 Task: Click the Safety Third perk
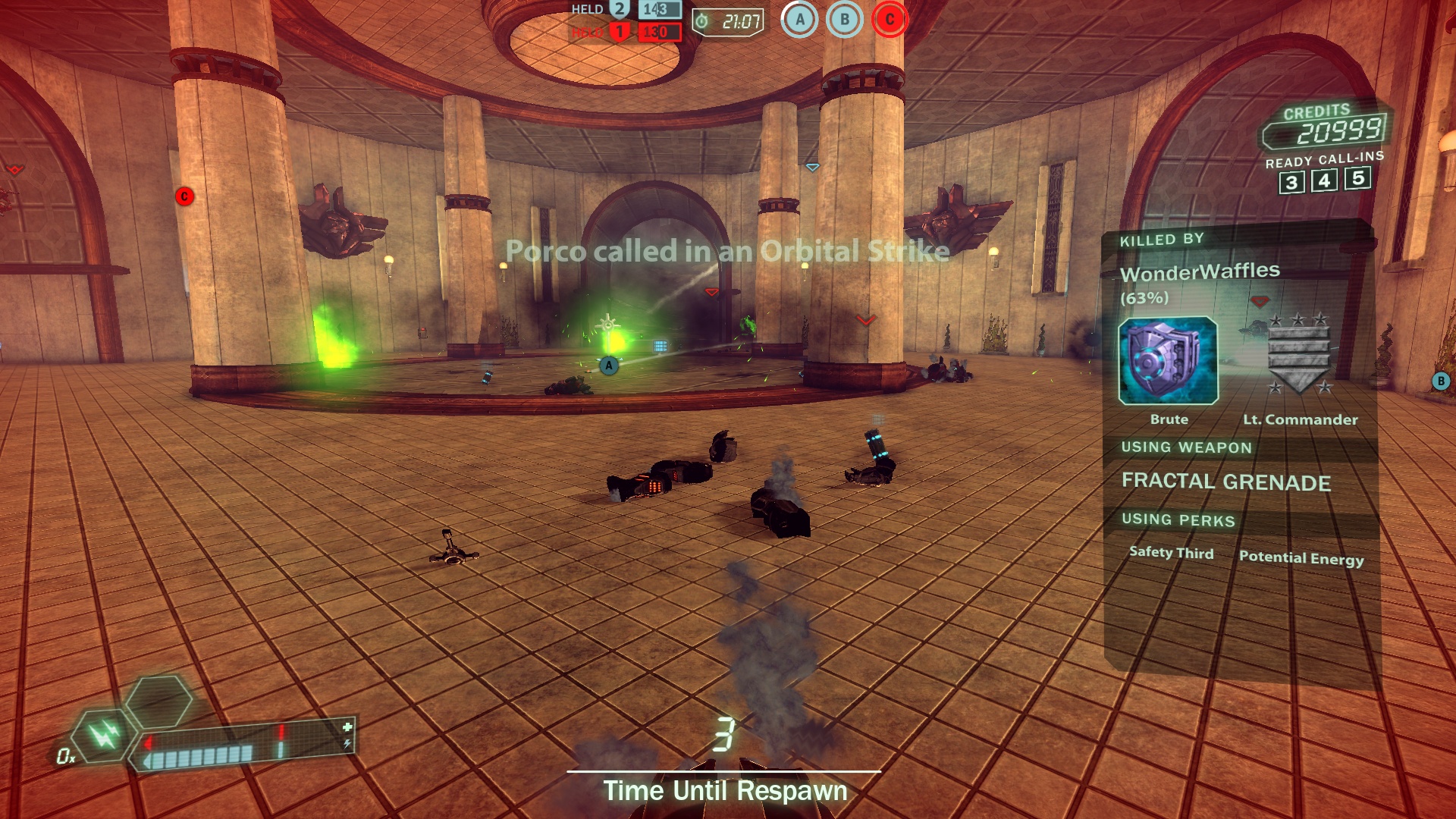(1171, 553)
